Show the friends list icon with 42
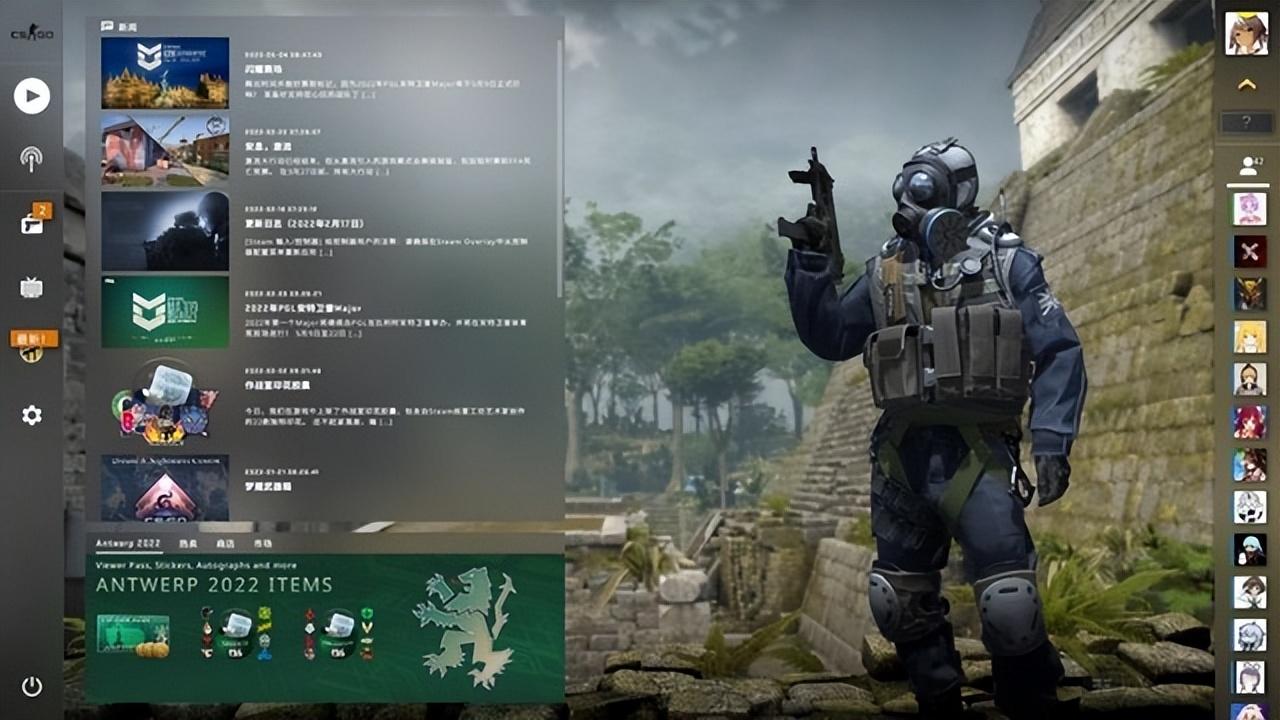 pos(1247,166)
